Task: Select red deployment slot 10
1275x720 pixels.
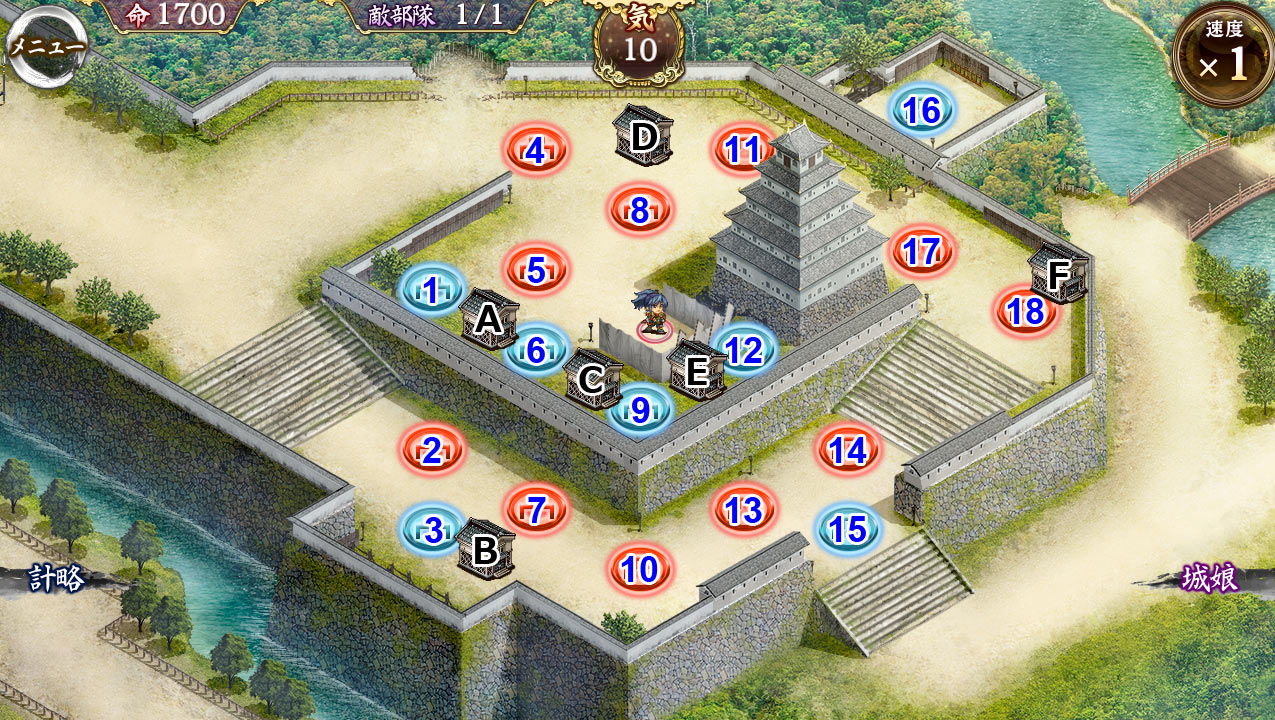Action: pyautogui.click(x=640, y=570)
